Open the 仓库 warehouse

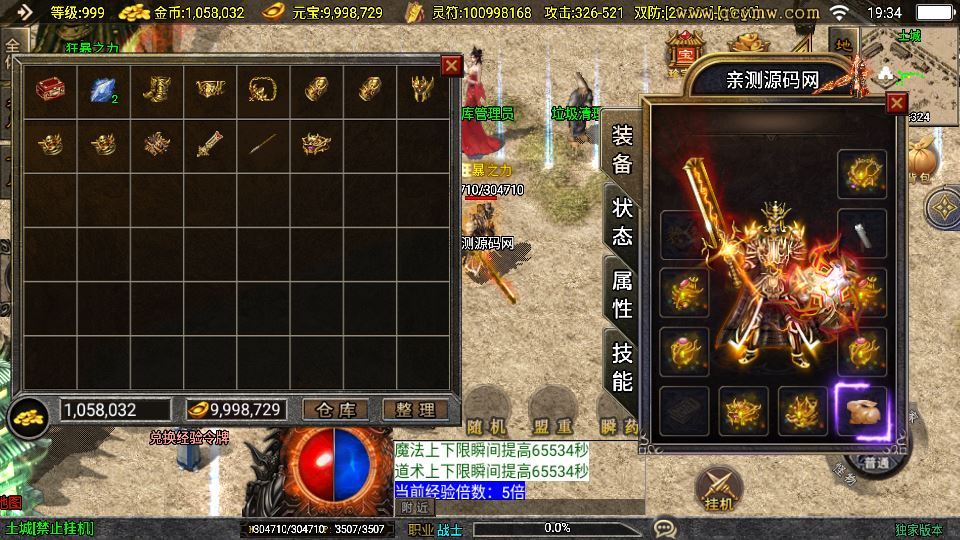pos(334,410)
